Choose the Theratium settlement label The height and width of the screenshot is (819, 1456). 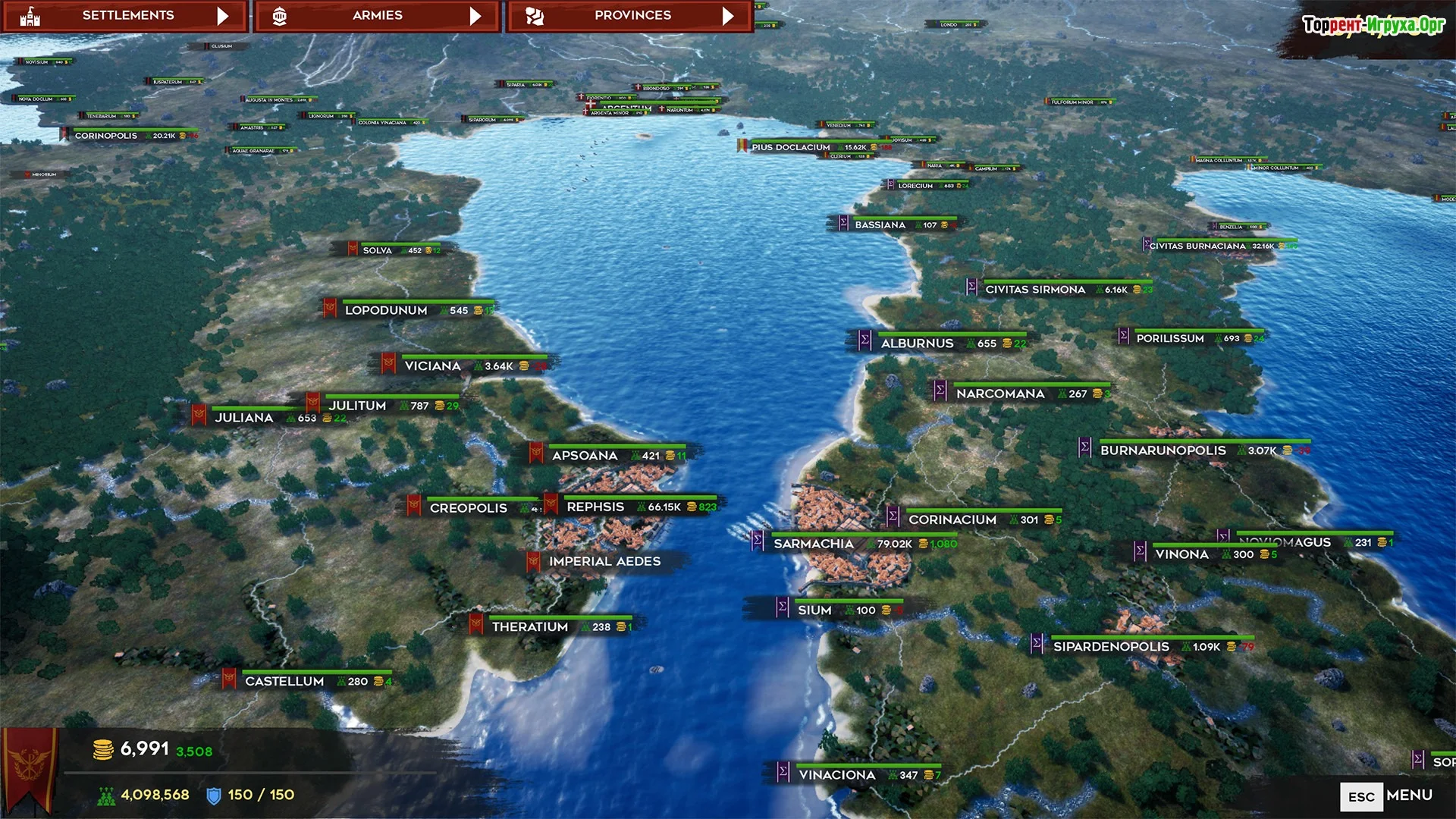(530, 627)
